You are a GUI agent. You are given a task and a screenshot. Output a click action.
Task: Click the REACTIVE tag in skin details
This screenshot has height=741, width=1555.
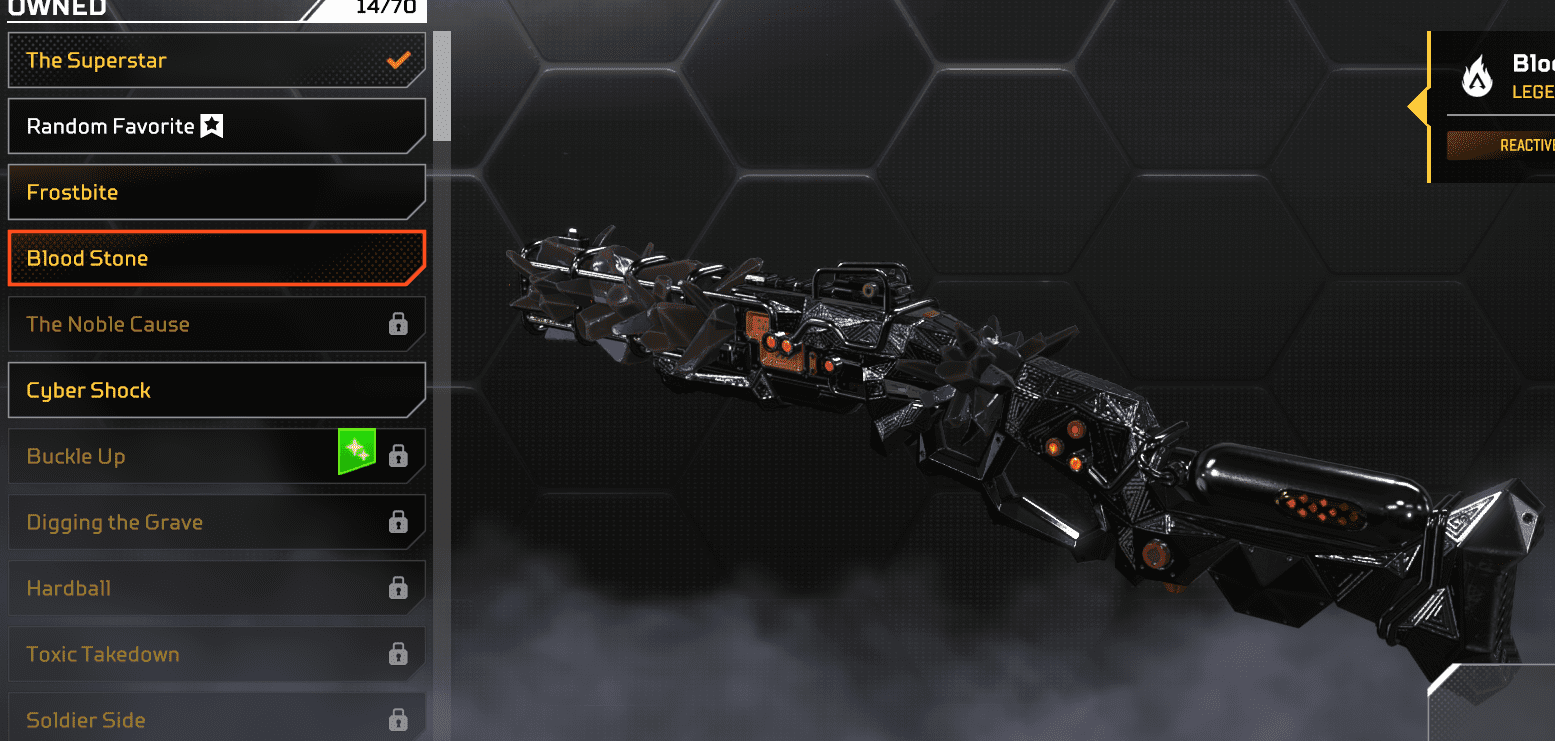(x=1528, y=144)
